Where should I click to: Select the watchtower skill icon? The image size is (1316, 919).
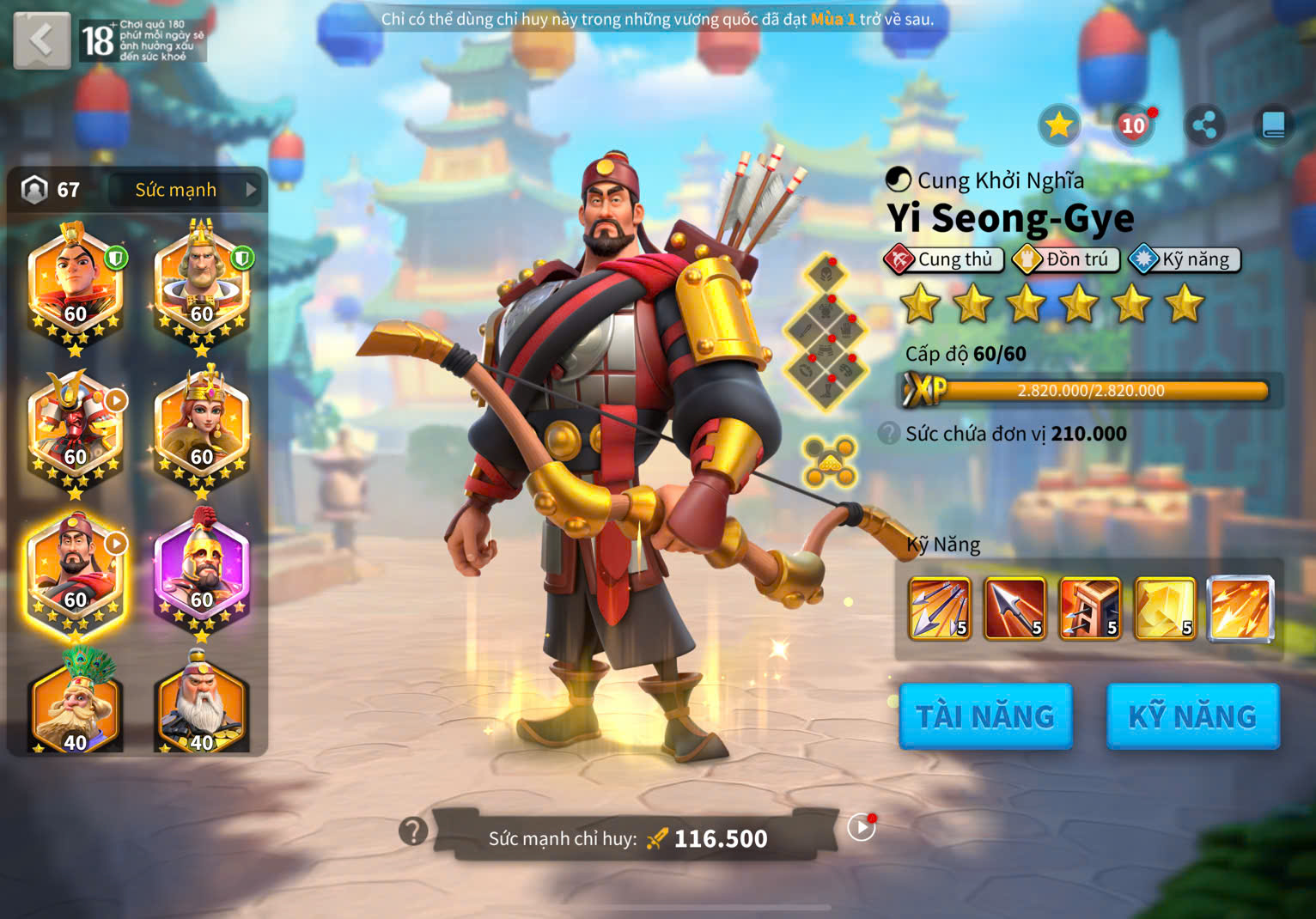point(1089,609)
